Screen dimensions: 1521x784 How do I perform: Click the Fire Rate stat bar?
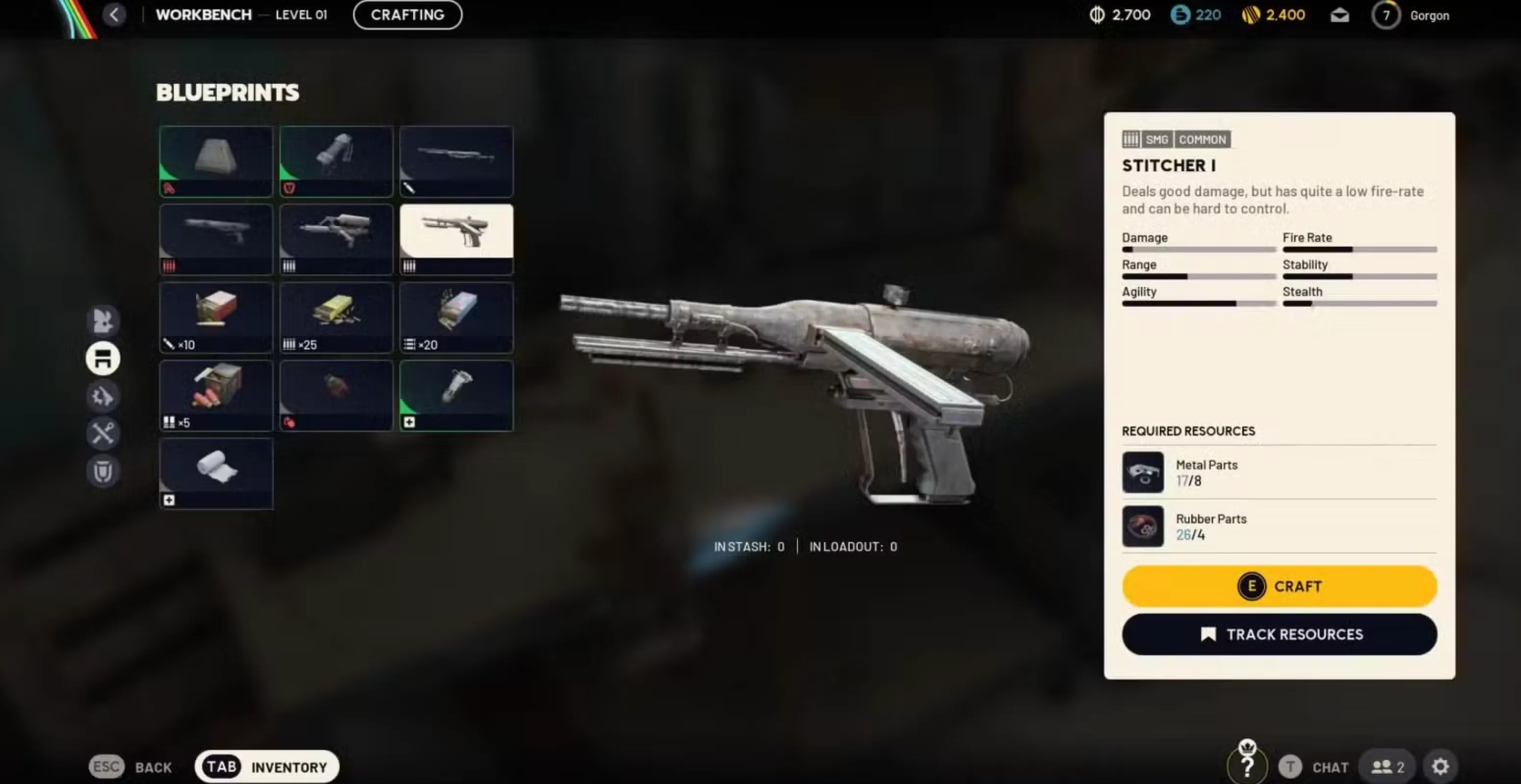pos(1358,249)
